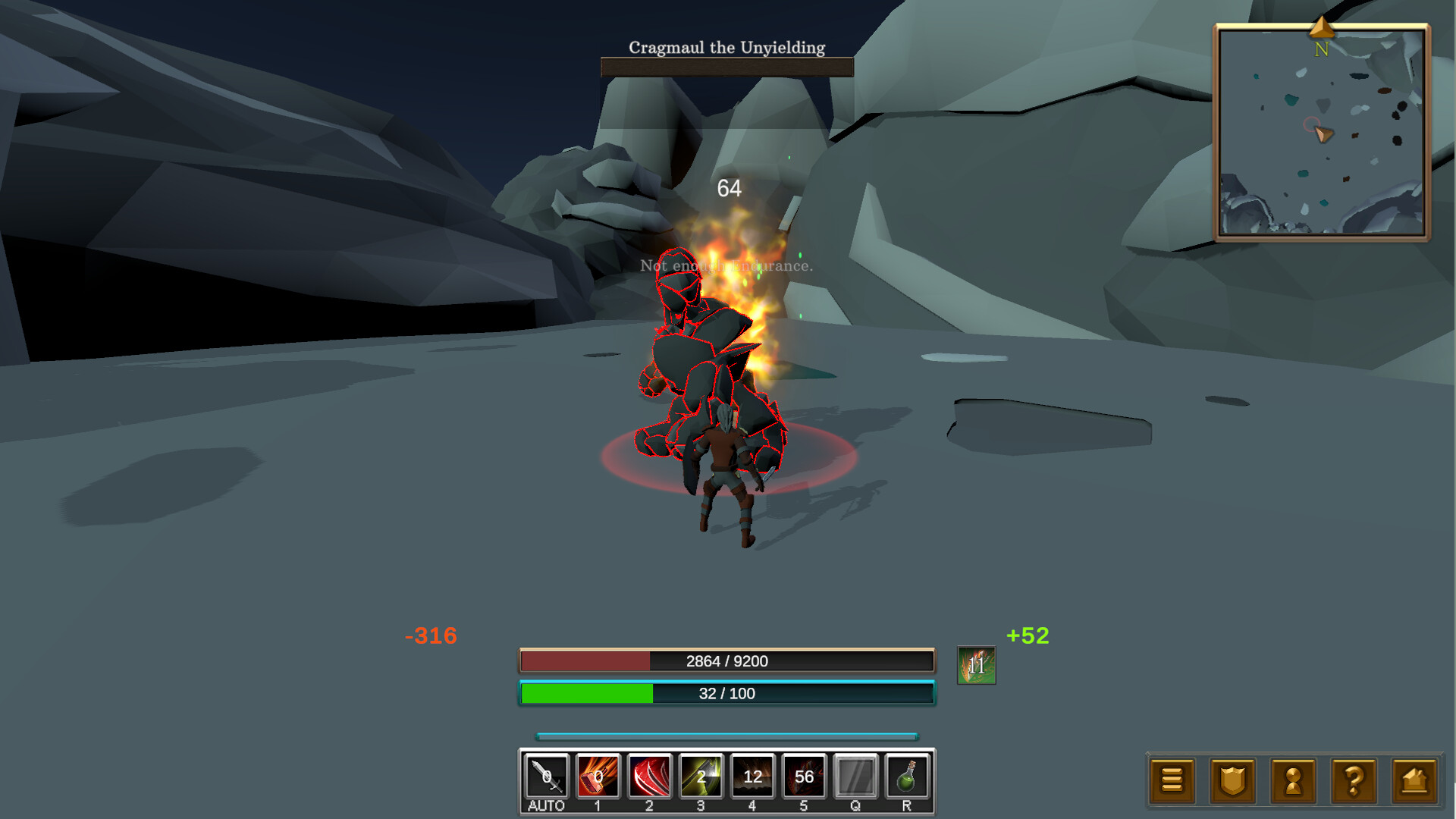This screenshot has height=819, width=1456.
Task: Click the endurance bar showing 32/100
Action: (726, 692)
